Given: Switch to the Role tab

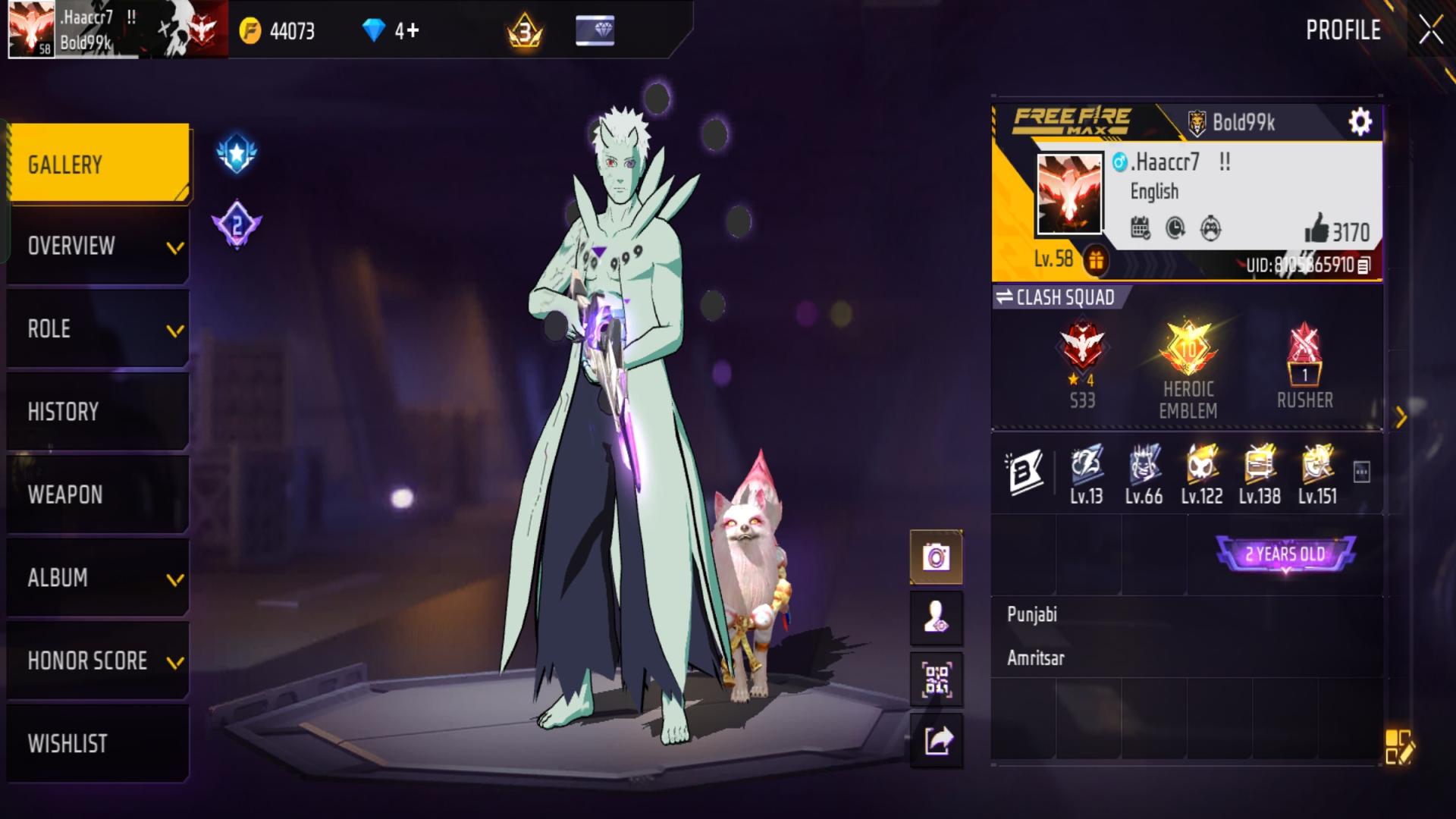Looking at the screenshot, I should pyautogui.click(x=99, y=329).
